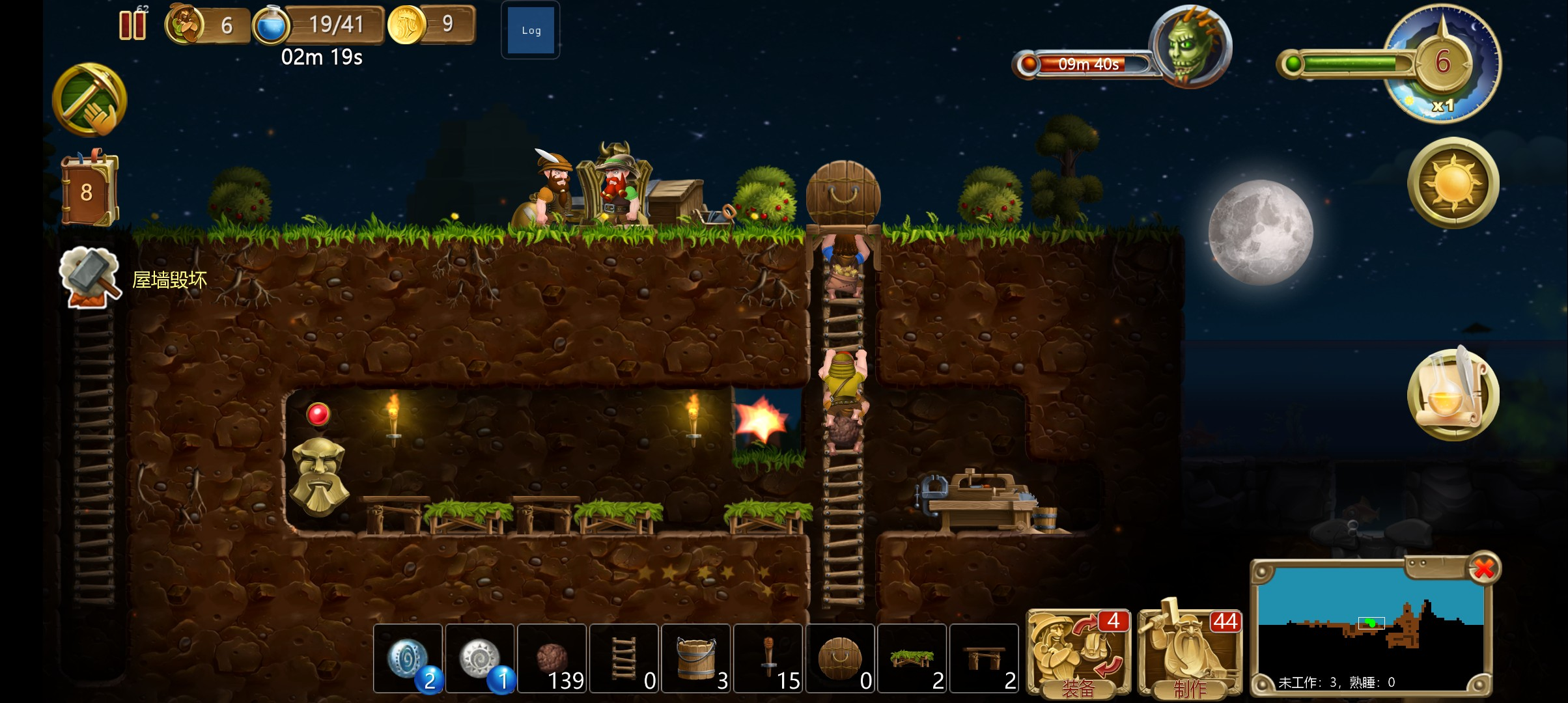Select the hammer wall-destroyed quest icon

[91, 277]
